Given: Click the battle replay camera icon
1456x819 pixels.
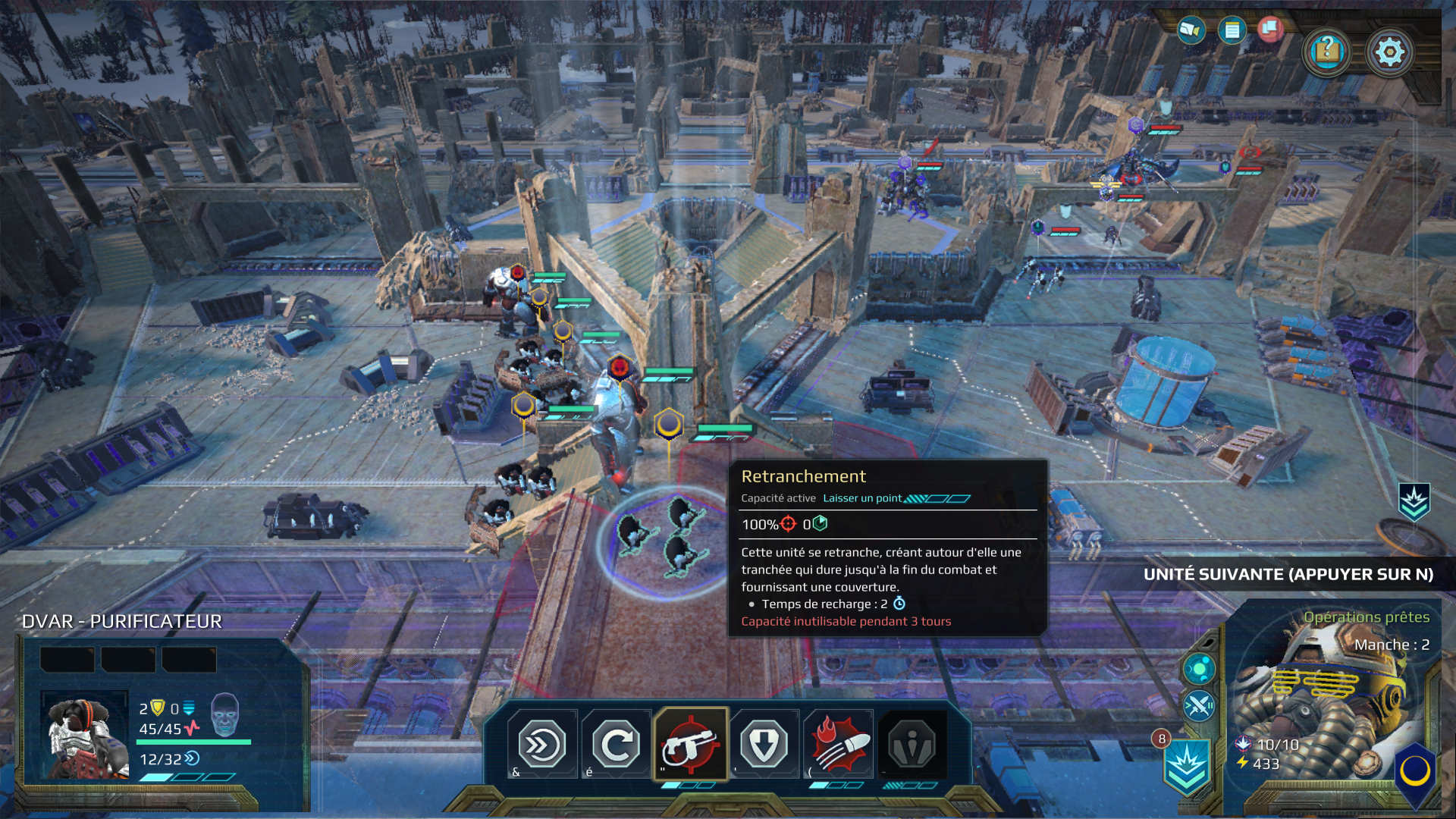Looking at the screenshot, I should pyautogui.click(x=1191, y=31).
